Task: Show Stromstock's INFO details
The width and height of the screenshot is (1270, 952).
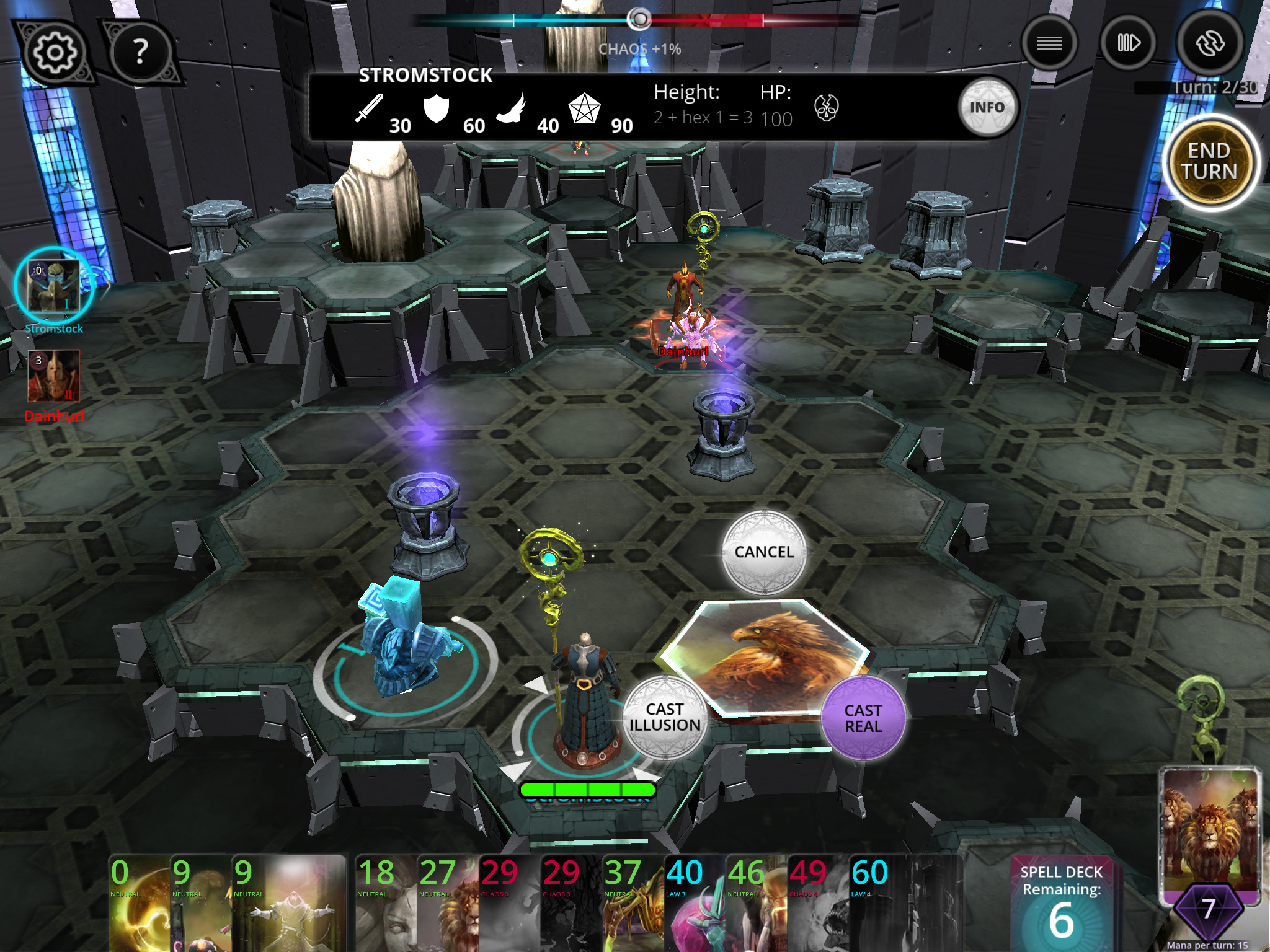Action: click(987, 108)
